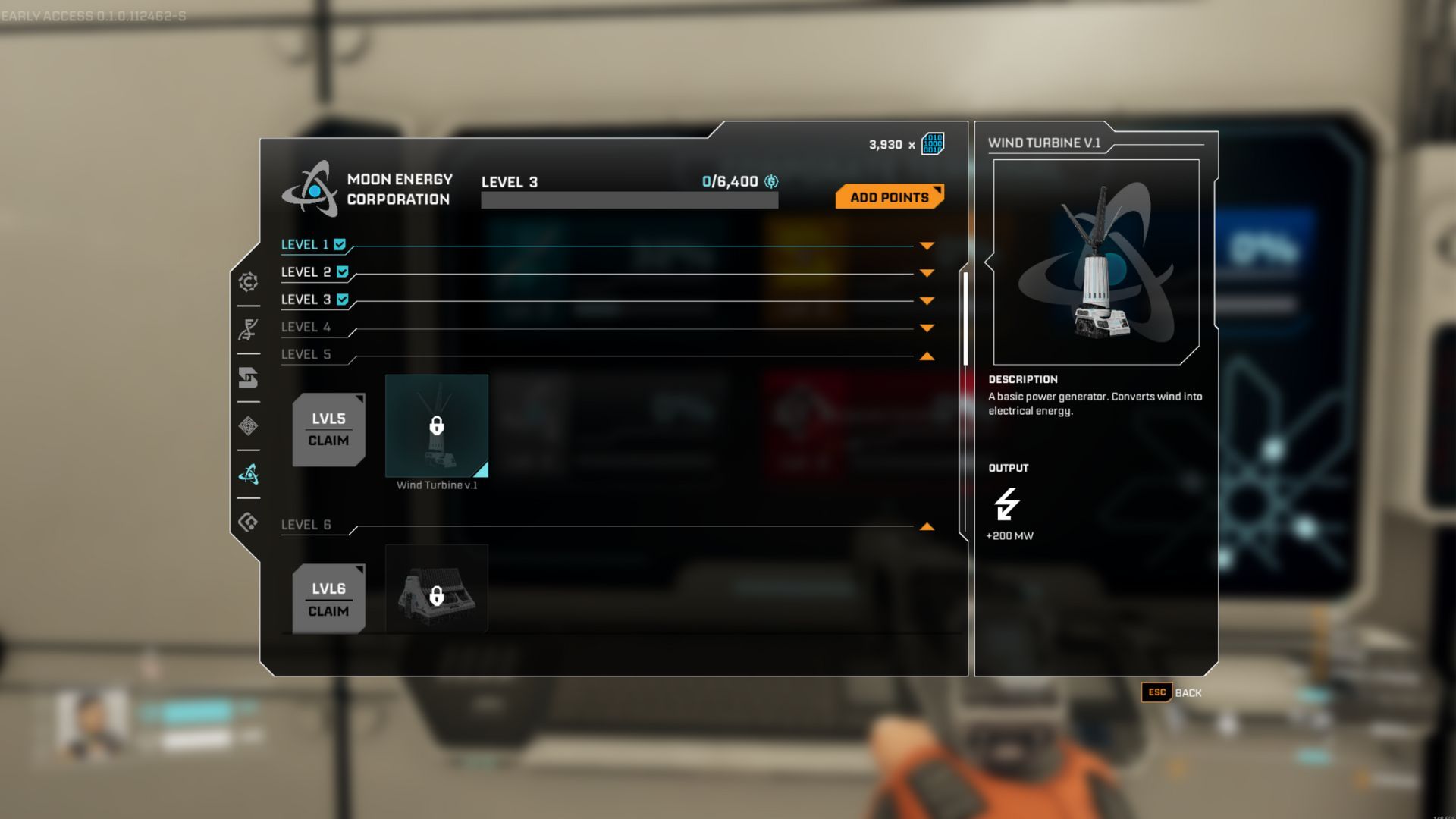
Task: Expand the Level 2 rewards row
Action: coord(926,273)
